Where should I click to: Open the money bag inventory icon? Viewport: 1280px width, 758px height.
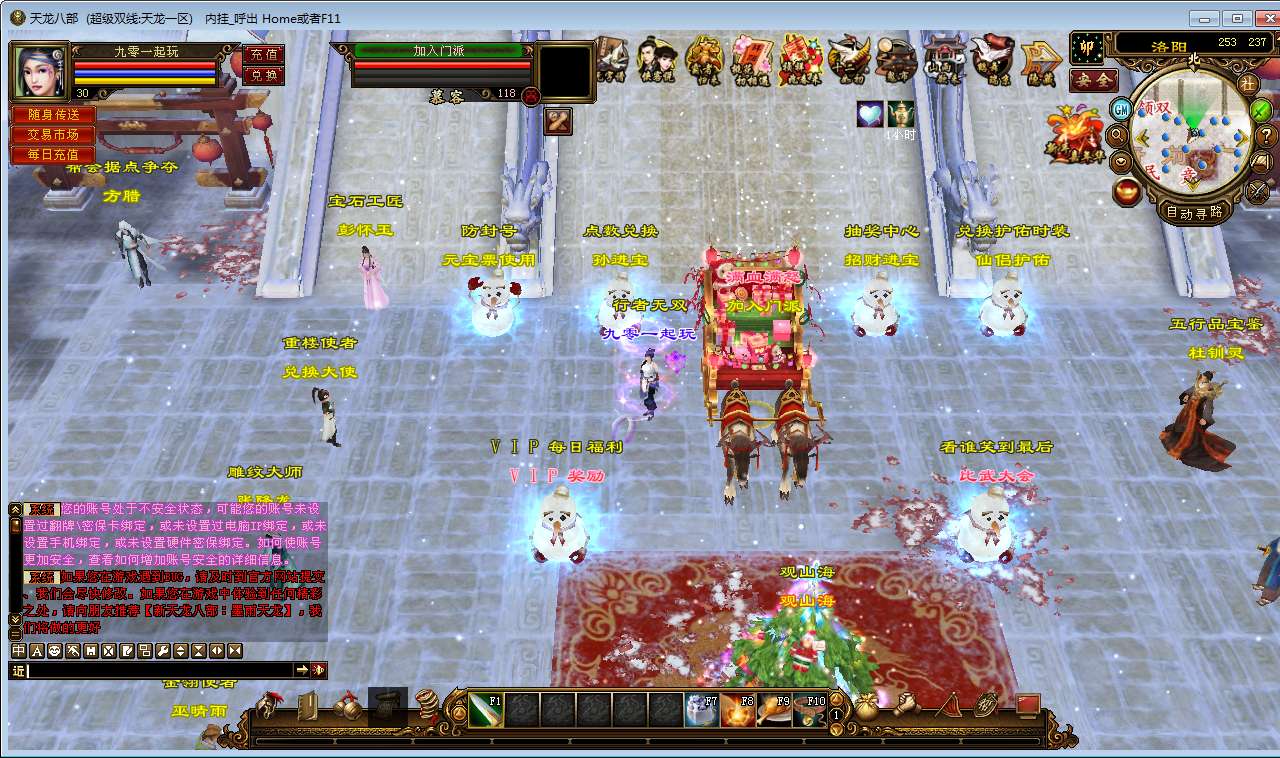[x=866, y=704]
